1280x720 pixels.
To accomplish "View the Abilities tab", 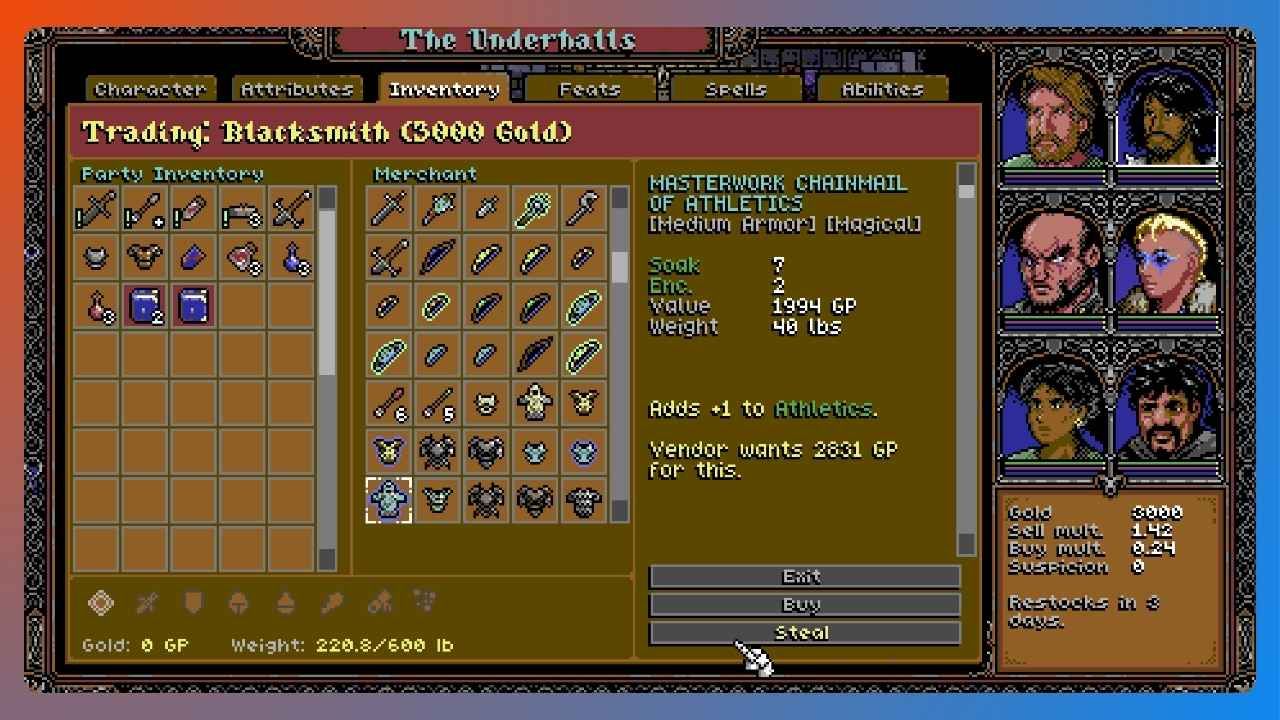I will click(x=882, y=89).
